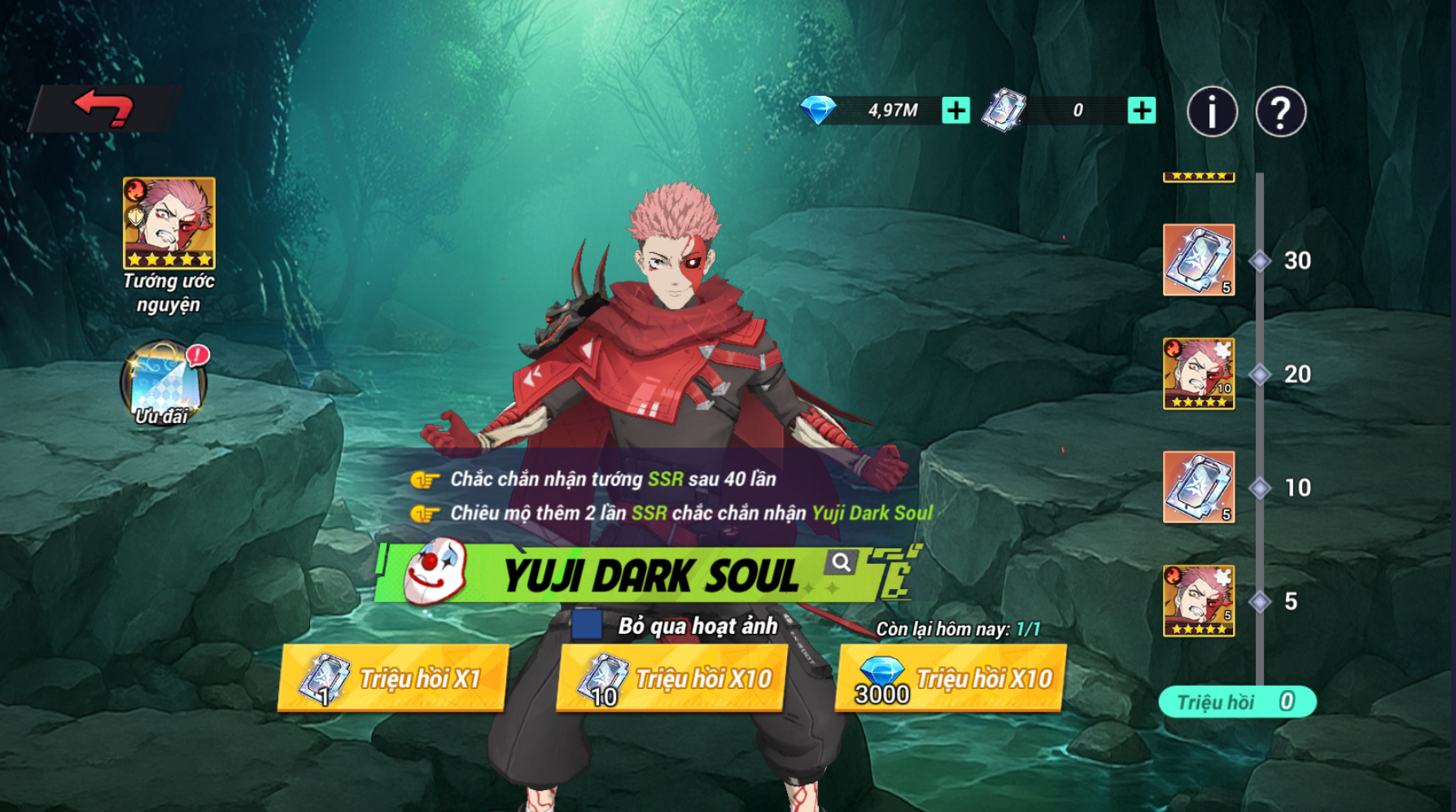
Task: View the 20-summon hero shard reward
Action: [x=1199, y=373]
